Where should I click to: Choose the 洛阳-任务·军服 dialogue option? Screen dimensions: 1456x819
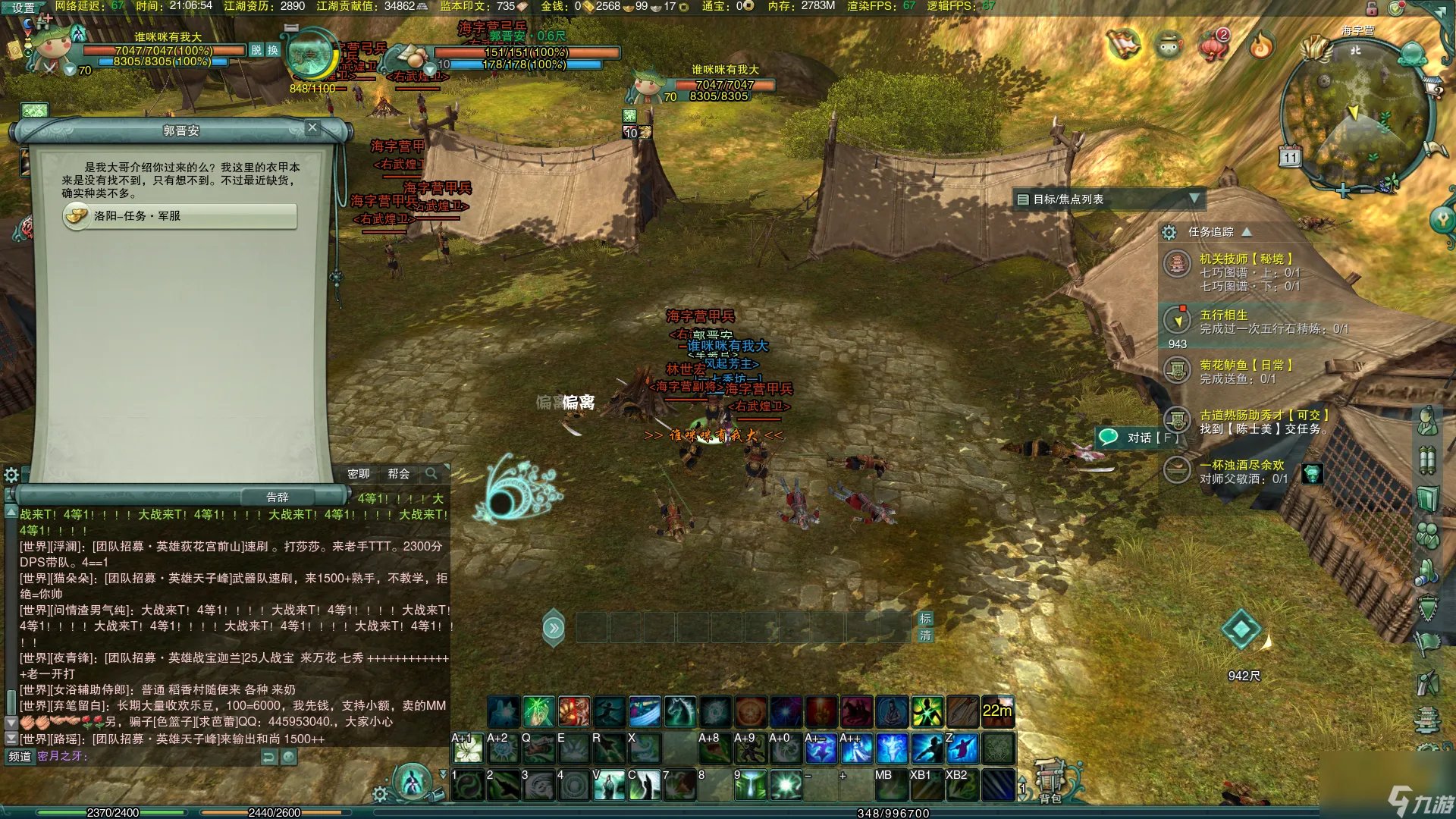180,216
